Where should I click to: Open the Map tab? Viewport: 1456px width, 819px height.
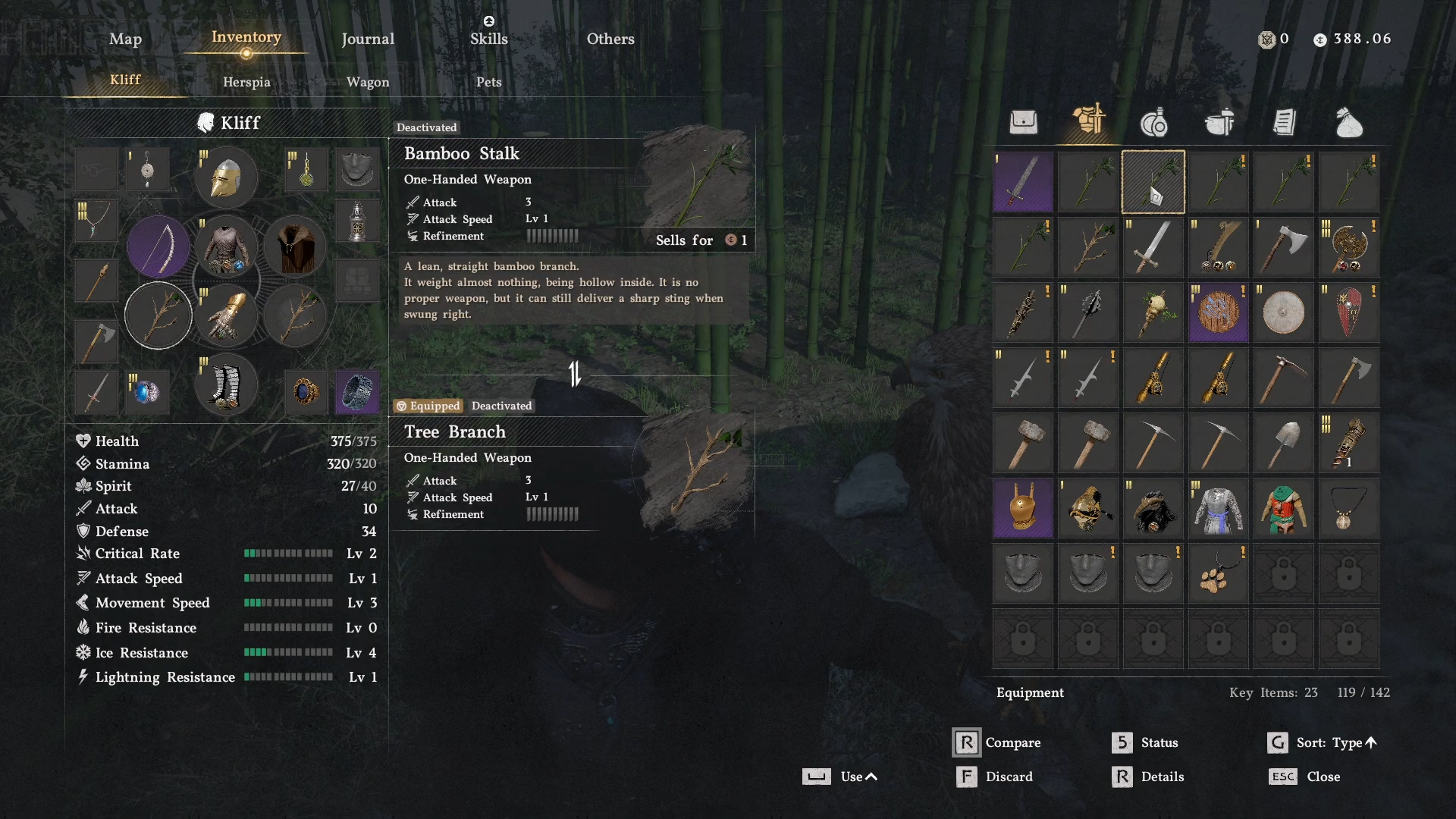(x=125, y=39)
